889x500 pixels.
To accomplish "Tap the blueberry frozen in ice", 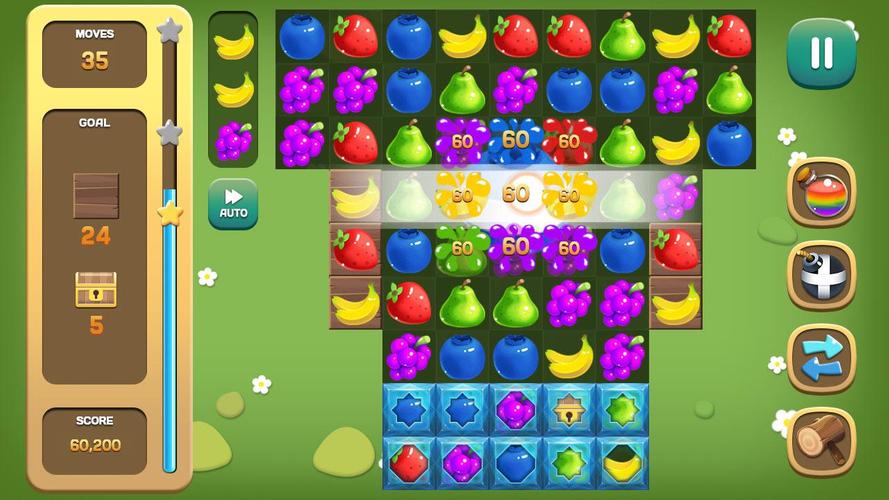I will tap(516, 462).
